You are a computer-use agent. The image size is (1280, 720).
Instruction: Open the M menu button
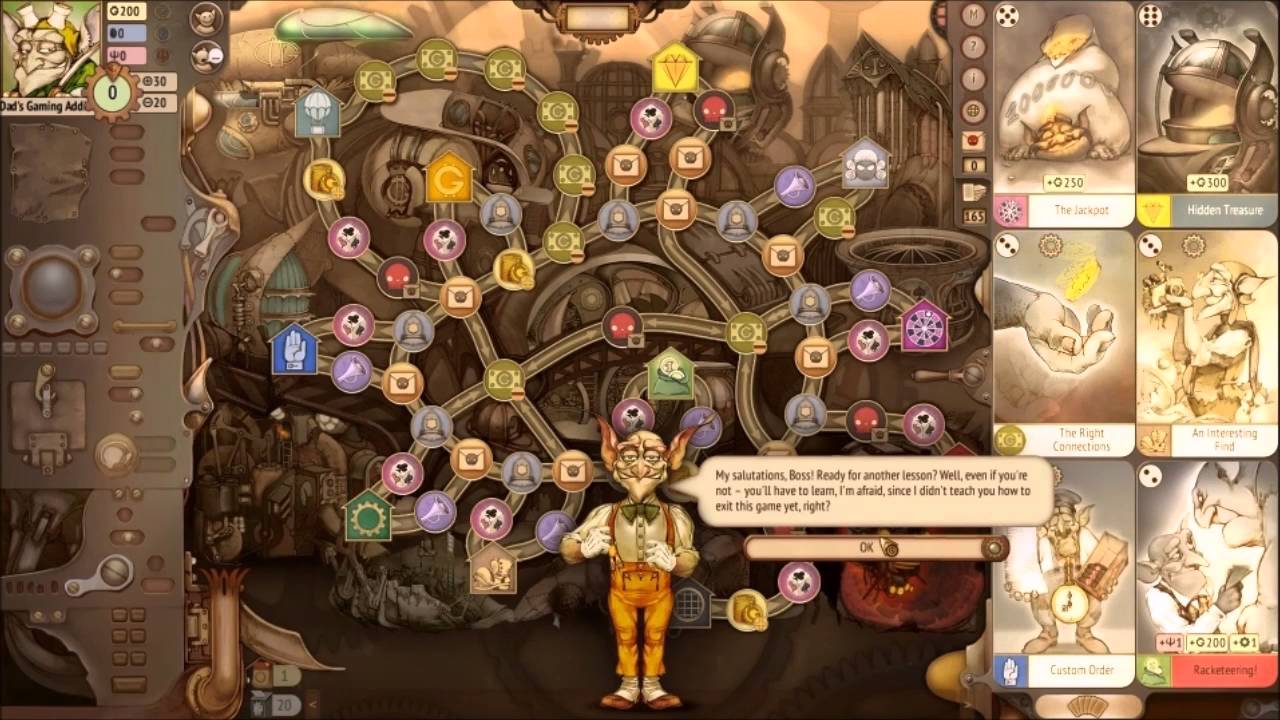click(x=974, y=16)
